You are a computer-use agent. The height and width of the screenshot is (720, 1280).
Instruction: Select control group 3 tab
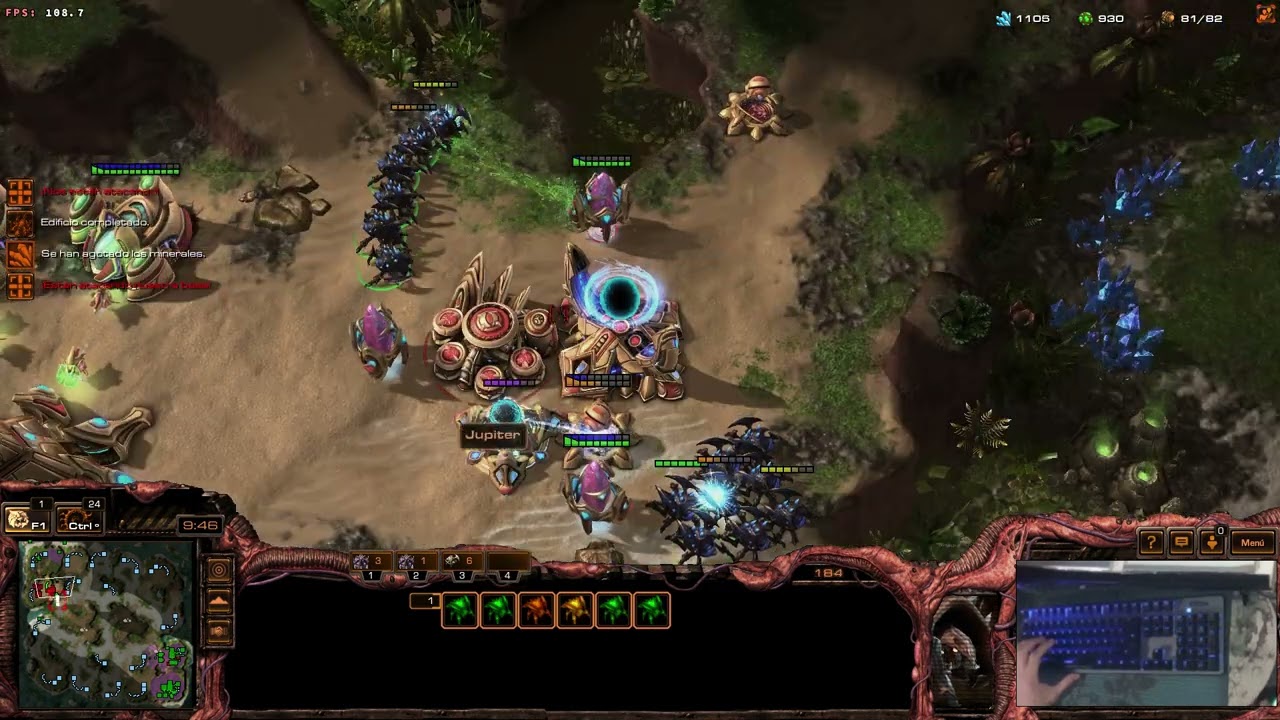[460, 563]
